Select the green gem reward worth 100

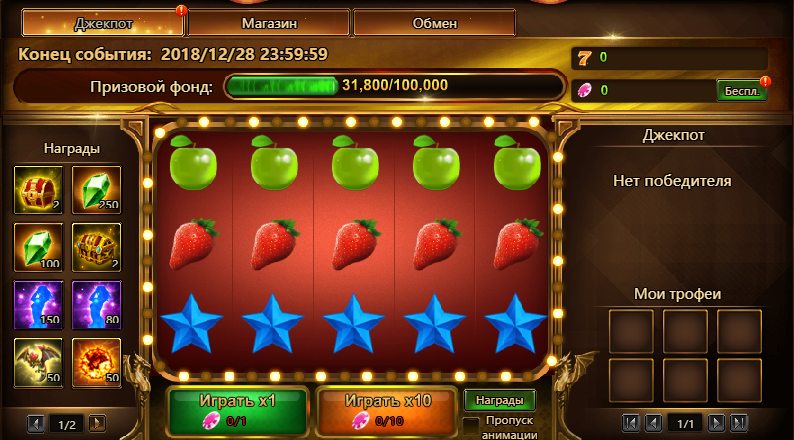(x=39, y=247)
